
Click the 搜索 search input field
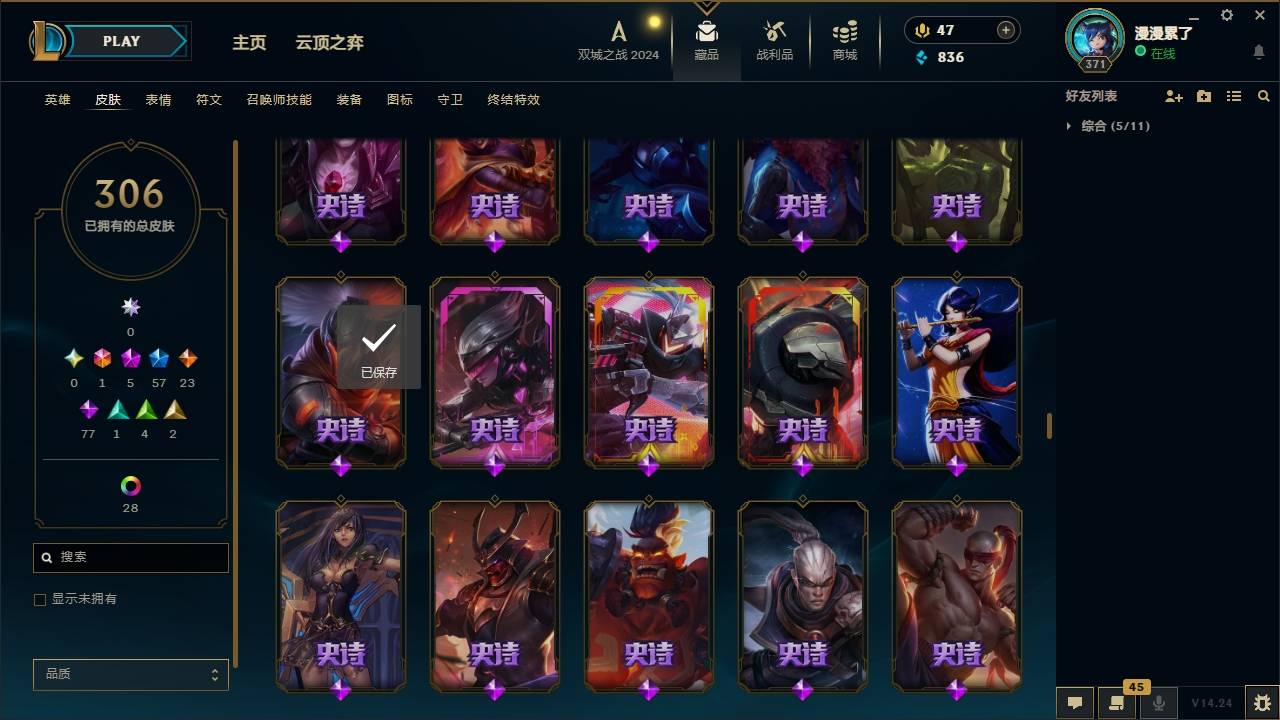[x=130, y=557]
